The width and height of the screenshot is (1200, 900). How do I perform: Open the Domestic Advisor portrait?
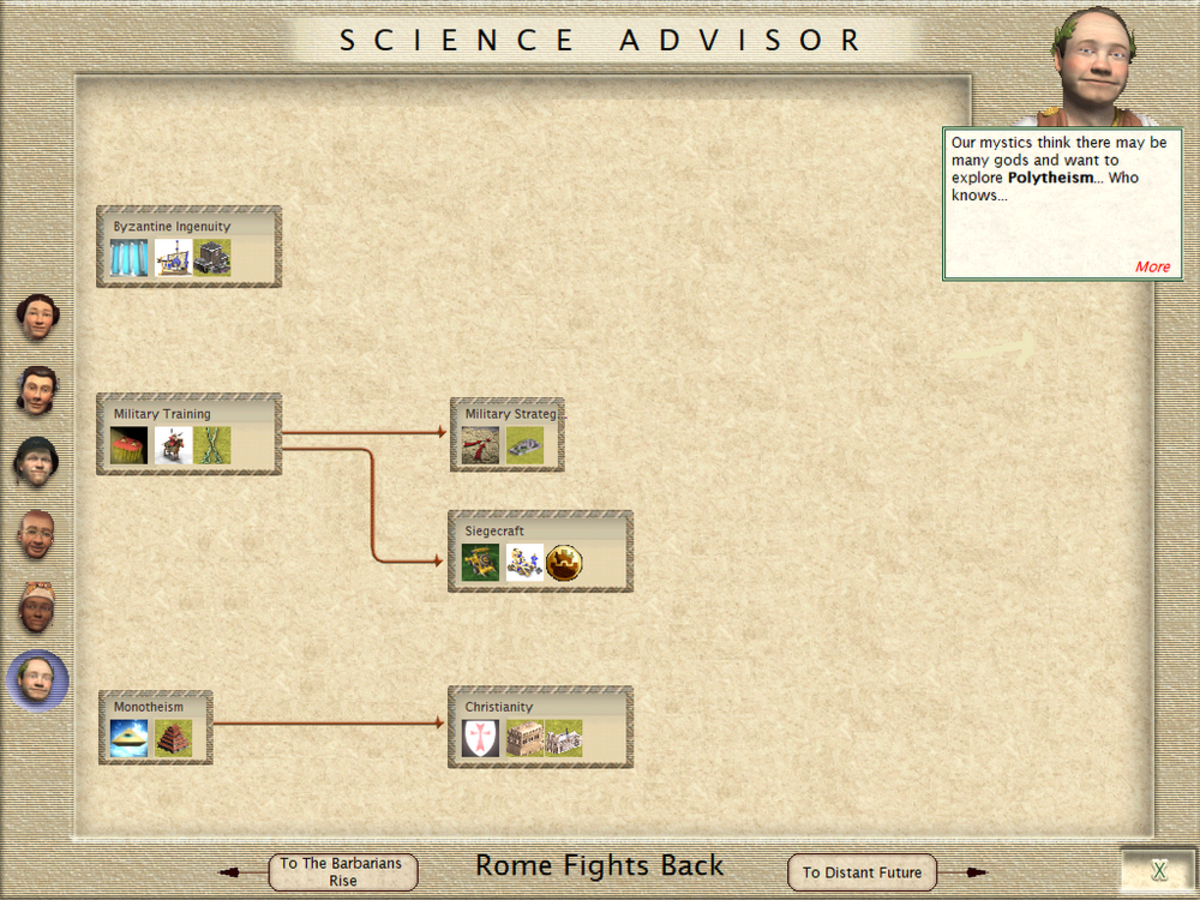[x=37, y=318]
